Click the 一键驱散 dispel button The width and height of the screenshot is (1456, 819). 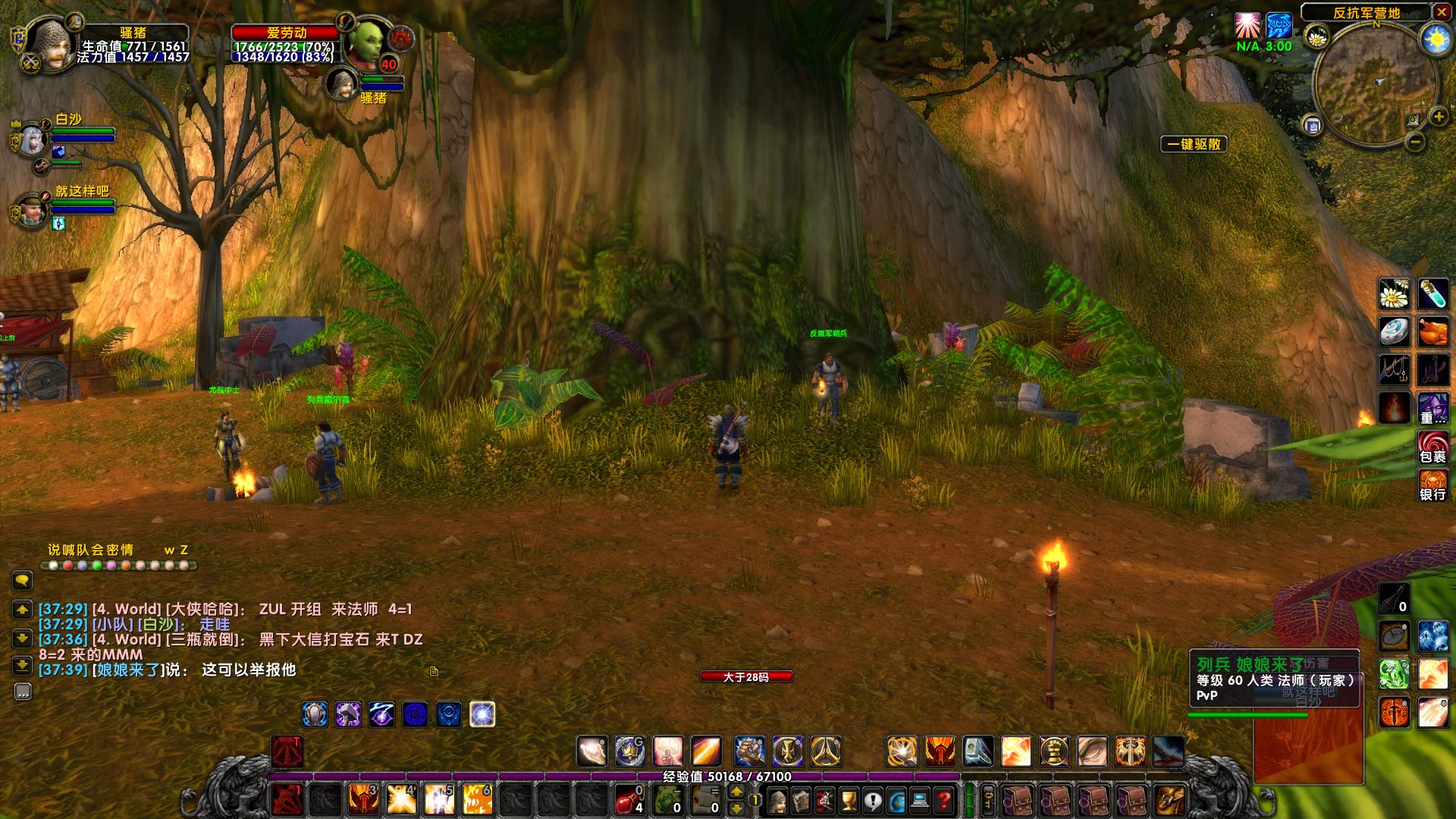coord(1194,144)
